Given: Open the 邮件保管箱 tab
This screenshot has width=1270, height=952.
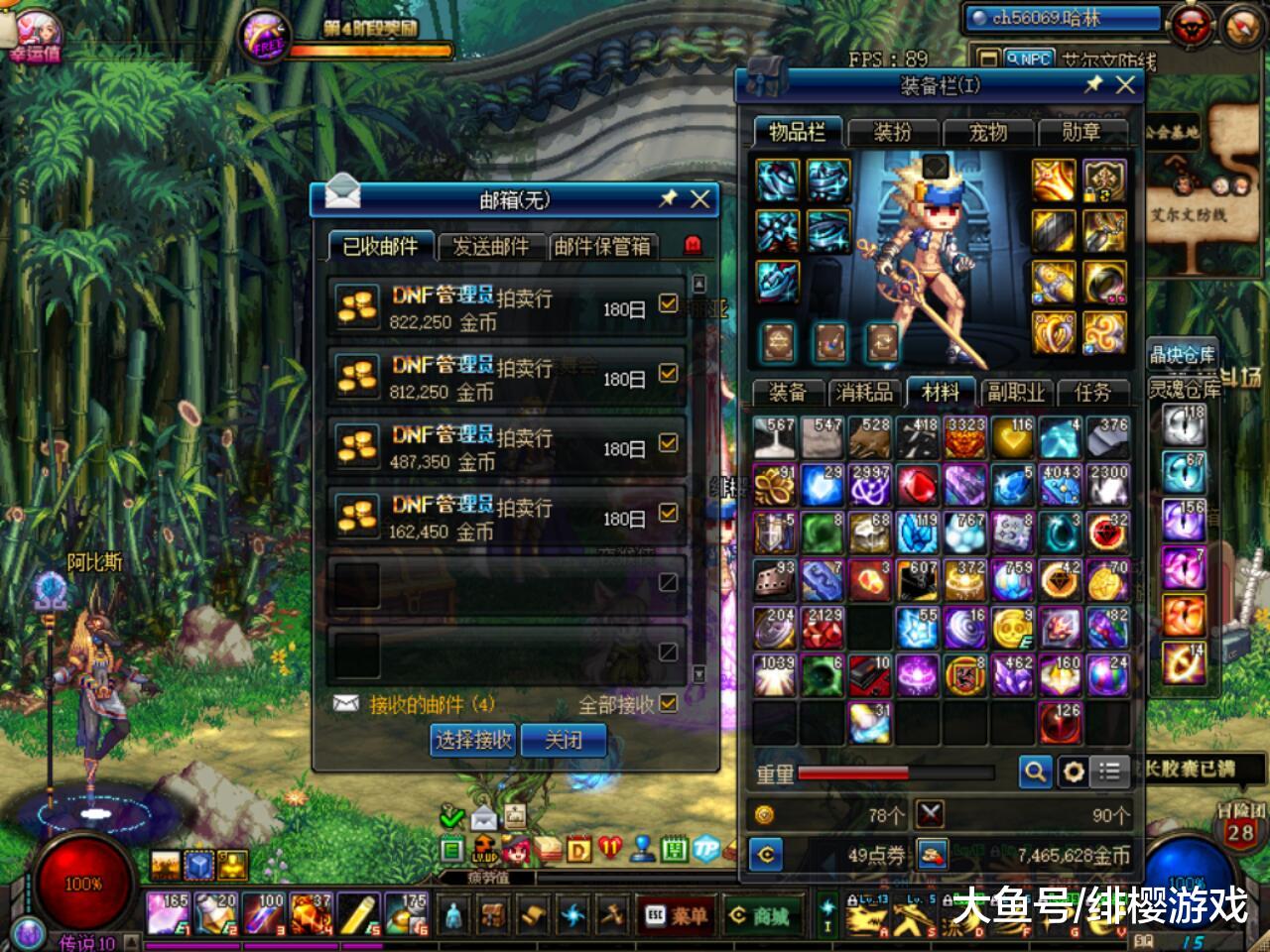Looking at the screenshot, I should click(602, 246).
